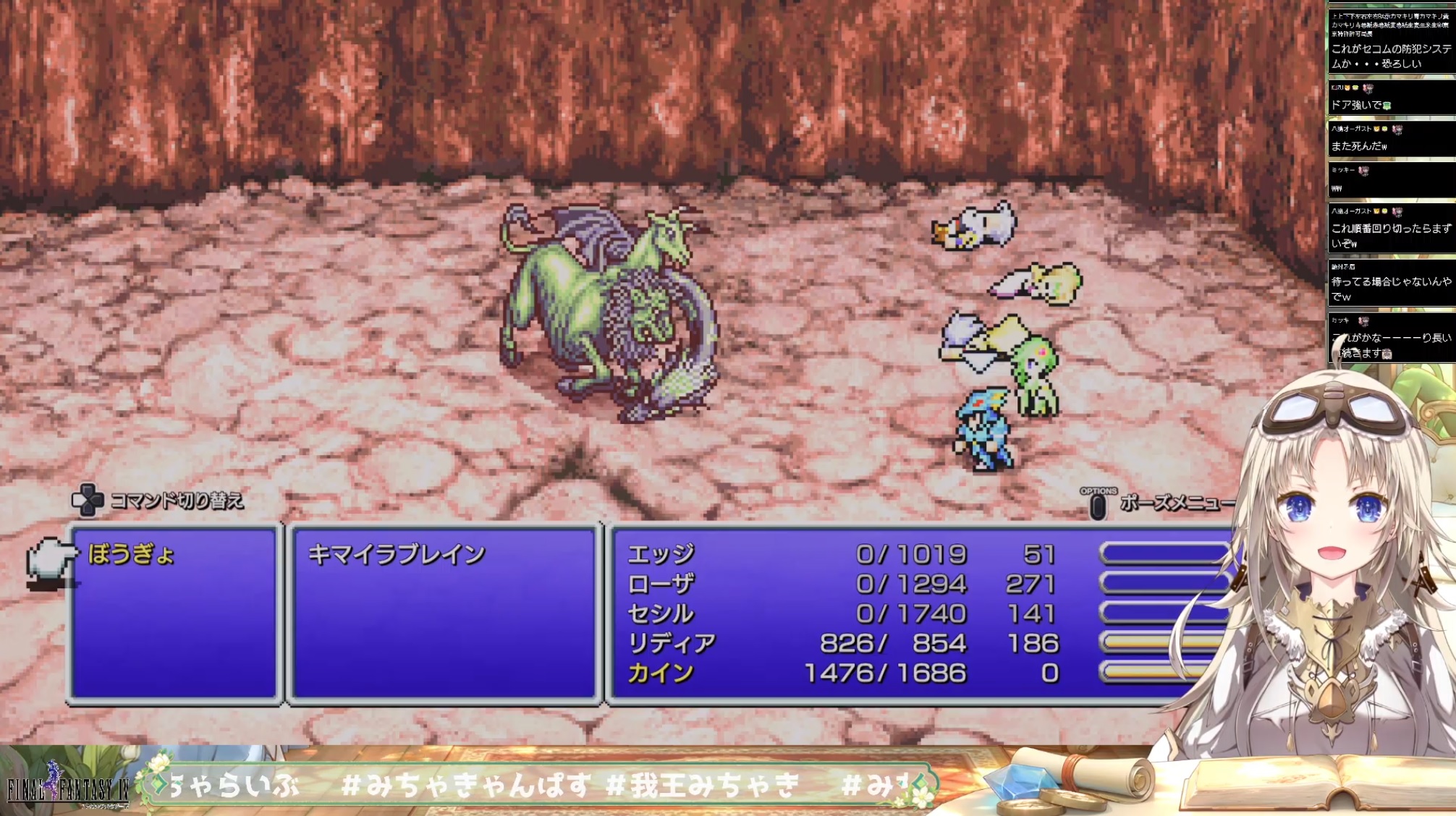Viewport: 1456px width, 816px height.
Task: Click the セコムの防犯システム chat message
Action: coord(1389,56)
